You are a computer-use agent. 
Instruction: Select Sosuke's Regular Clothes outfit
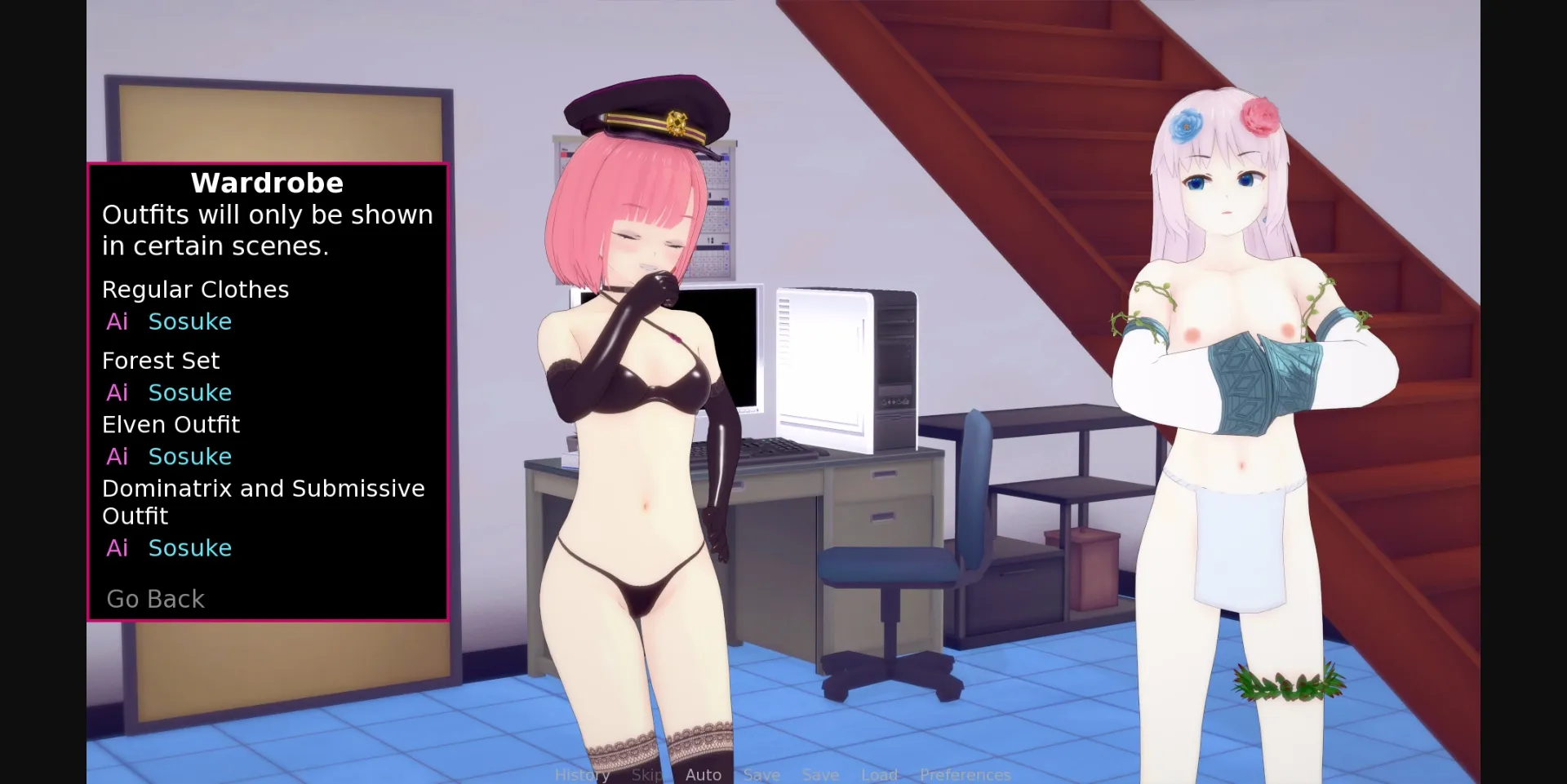click(189, 321)
